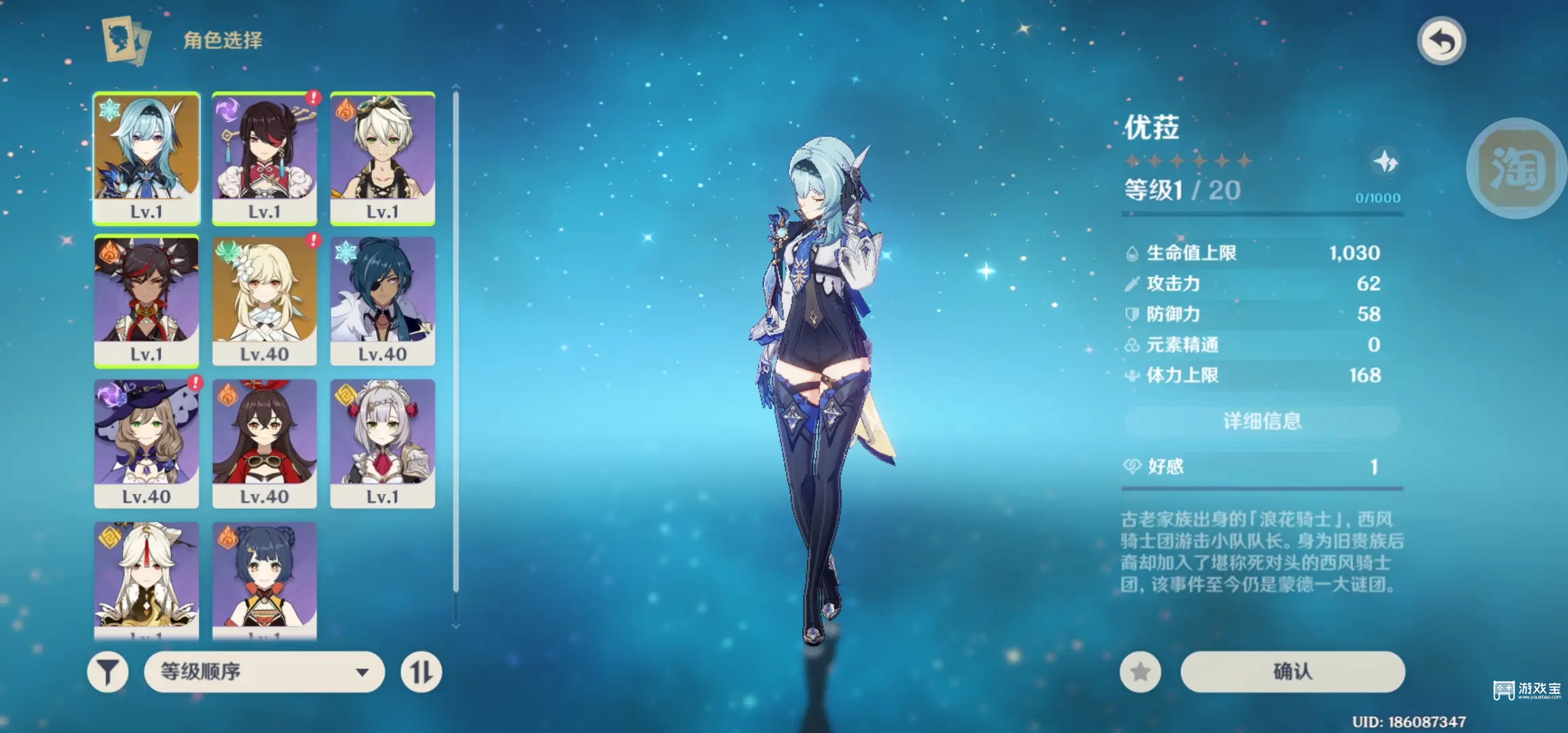This screenshot has height=733, width=1568.
Task: Select Noelle's character card
Action: tap(383, 443)
